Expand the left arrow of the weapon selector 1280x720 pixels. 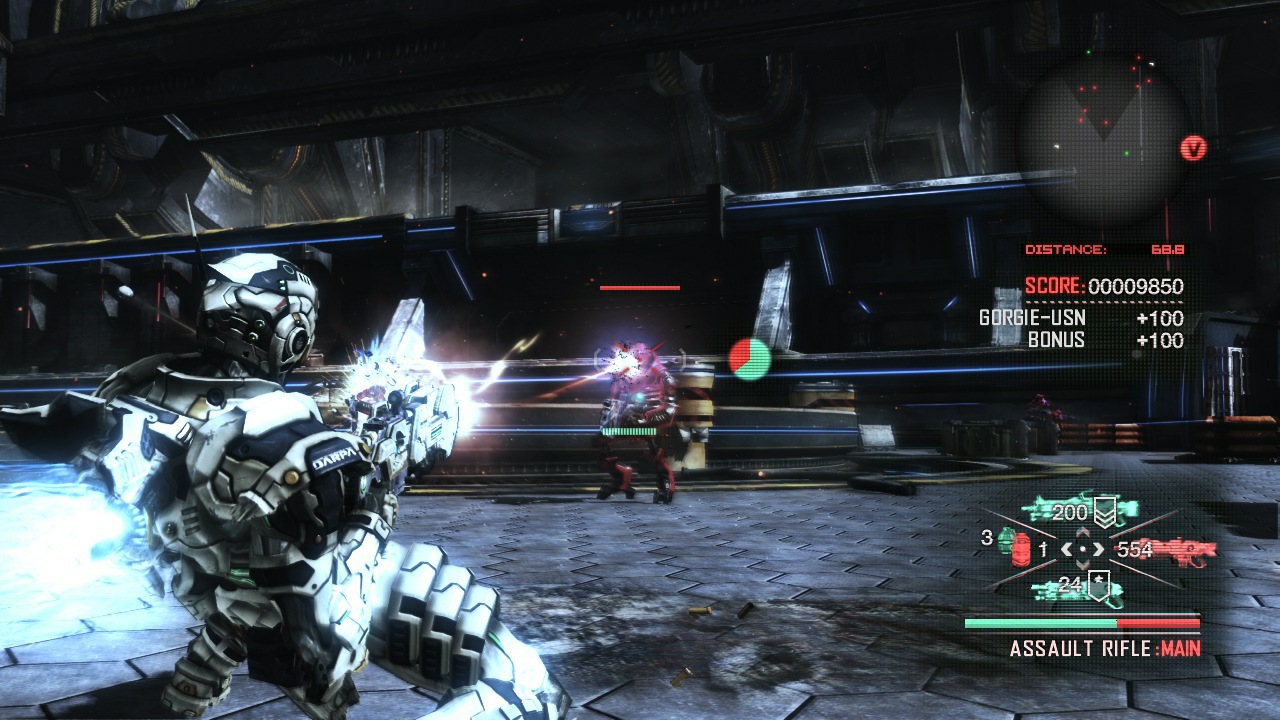pyautogui.click(x=1068, y=549)
